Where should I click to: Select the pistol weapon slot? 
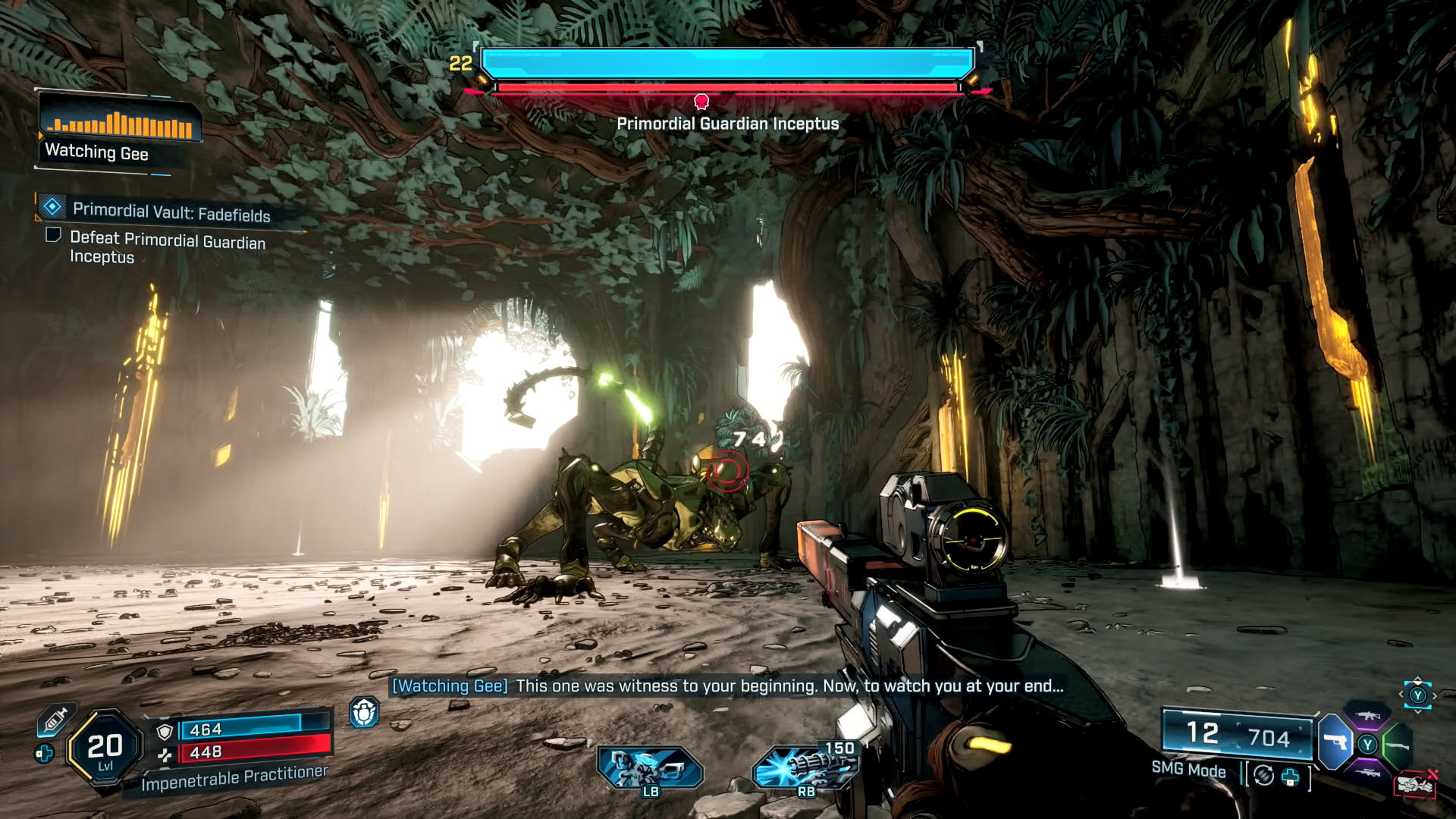pos(1335,742)
